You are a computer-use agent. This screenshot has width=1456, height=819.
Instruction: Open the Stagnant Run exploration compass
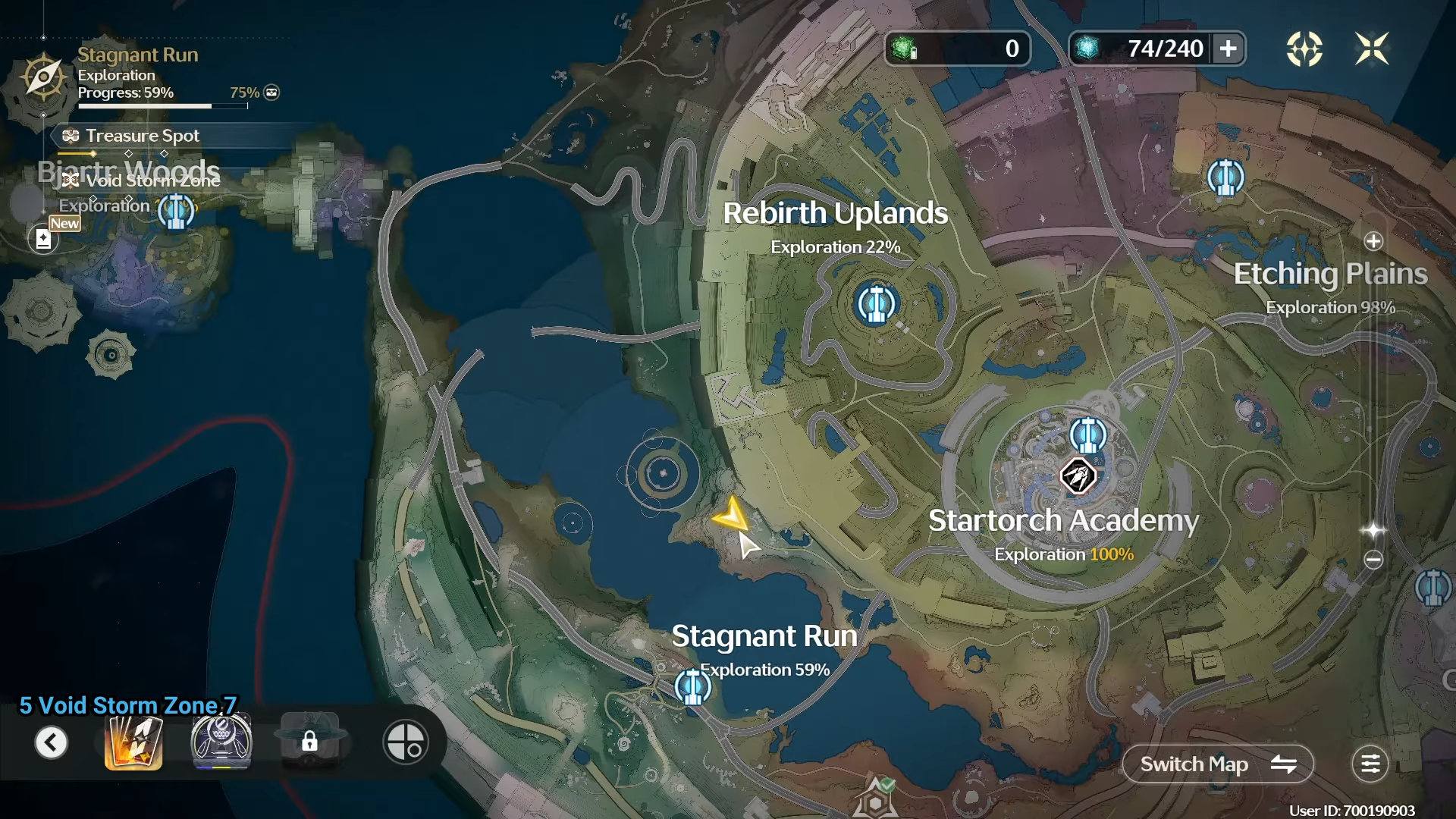43,77
